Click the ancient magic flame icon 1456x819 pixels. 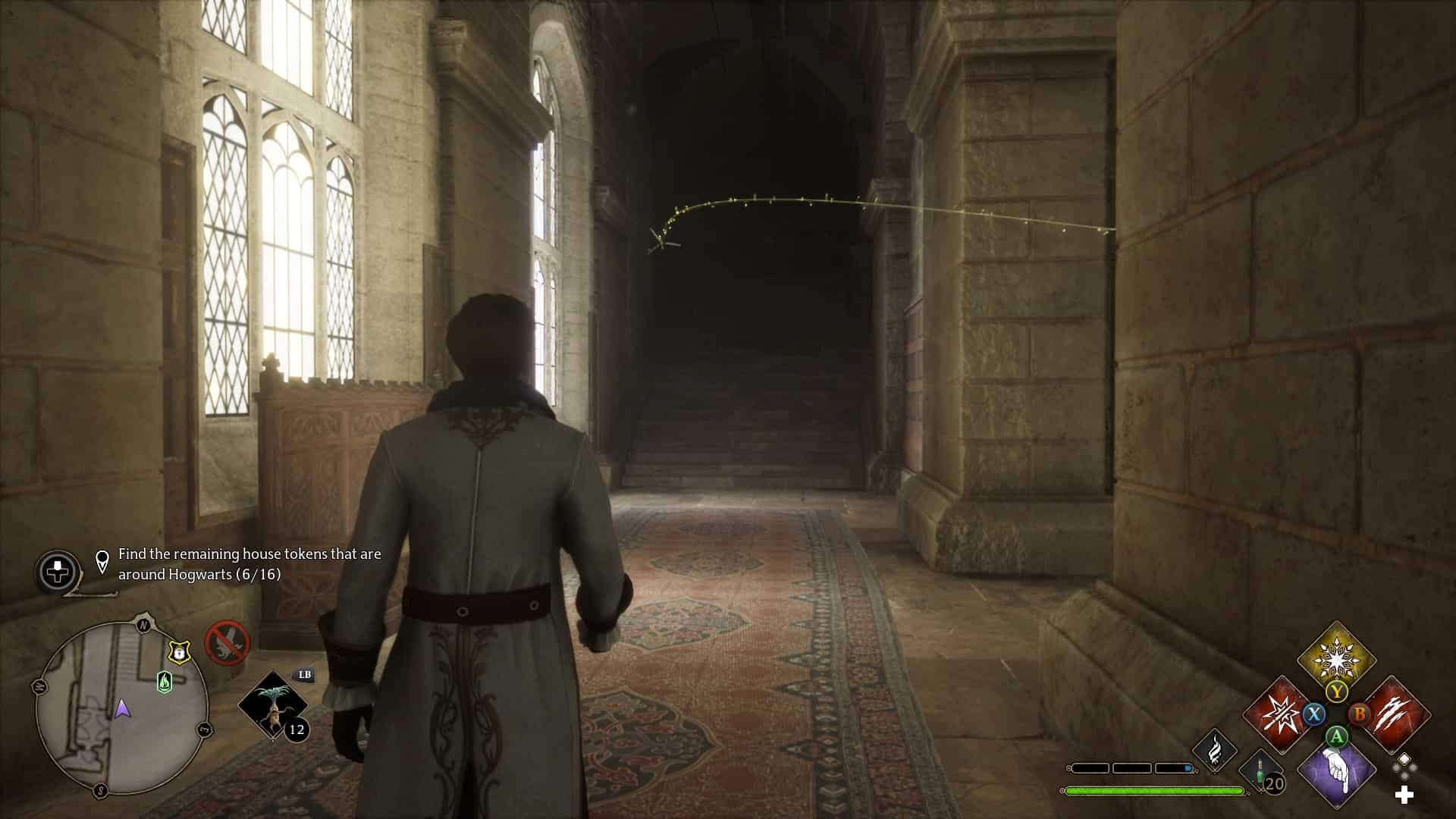(1215, 748)
